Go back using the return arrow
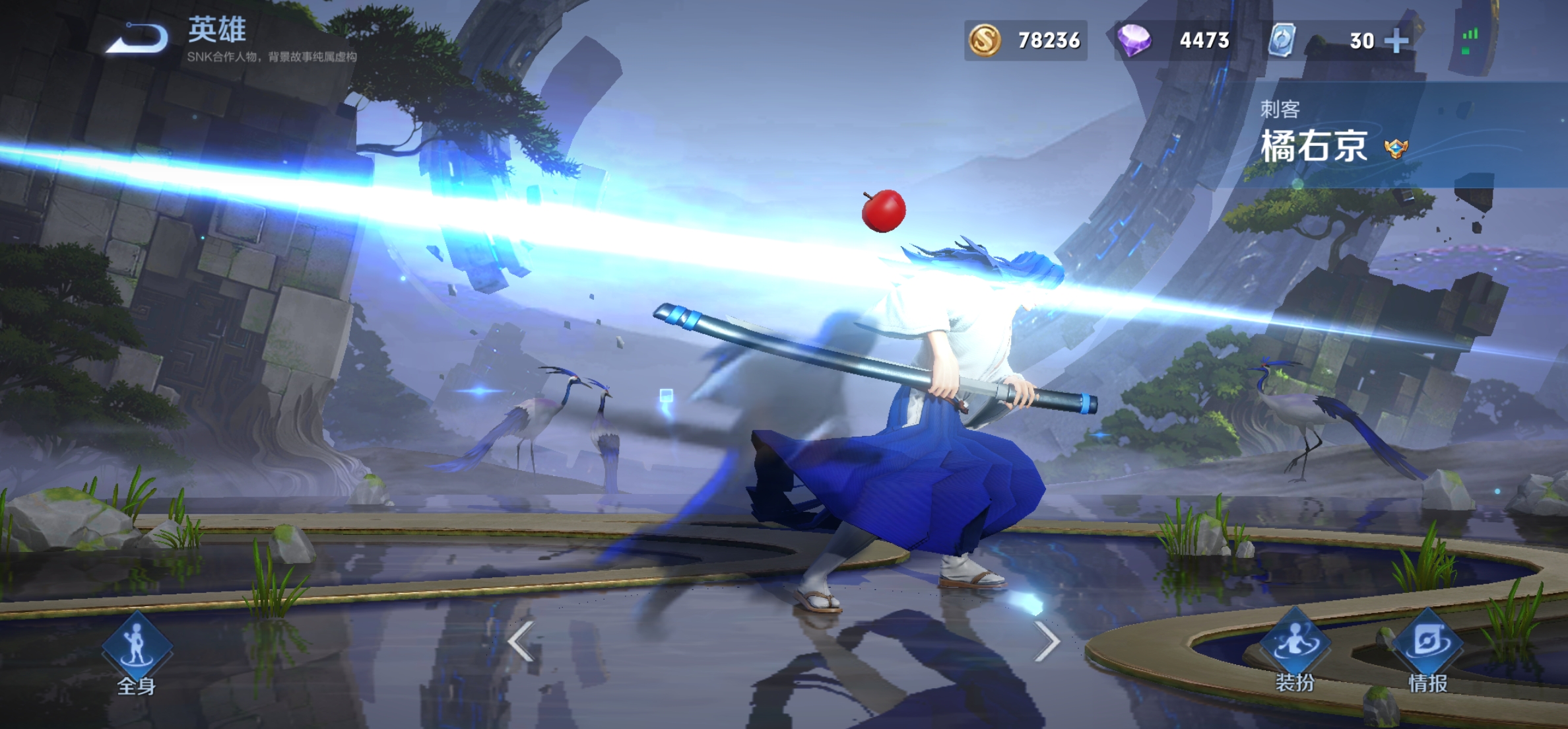The height and width of the screenshot is (729, 1568). tap(139, 38)
